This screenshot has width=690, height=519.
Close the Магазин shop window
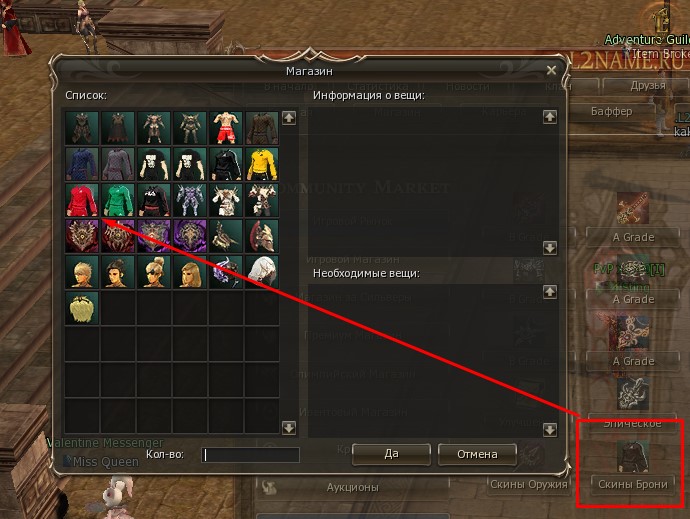pos(551,71)
